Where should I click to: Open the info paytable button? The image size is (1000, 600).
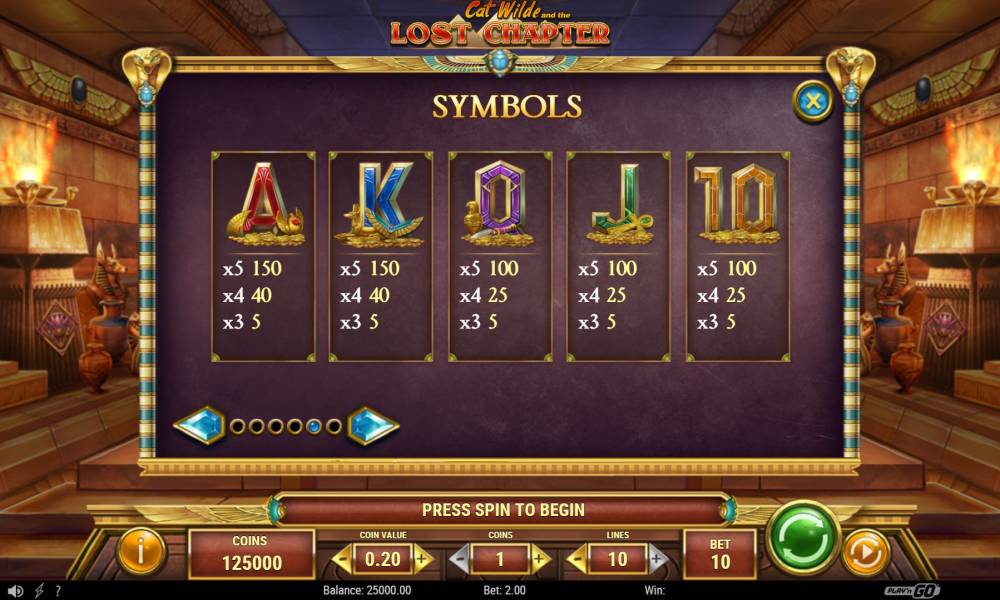[x=141, y=551]
